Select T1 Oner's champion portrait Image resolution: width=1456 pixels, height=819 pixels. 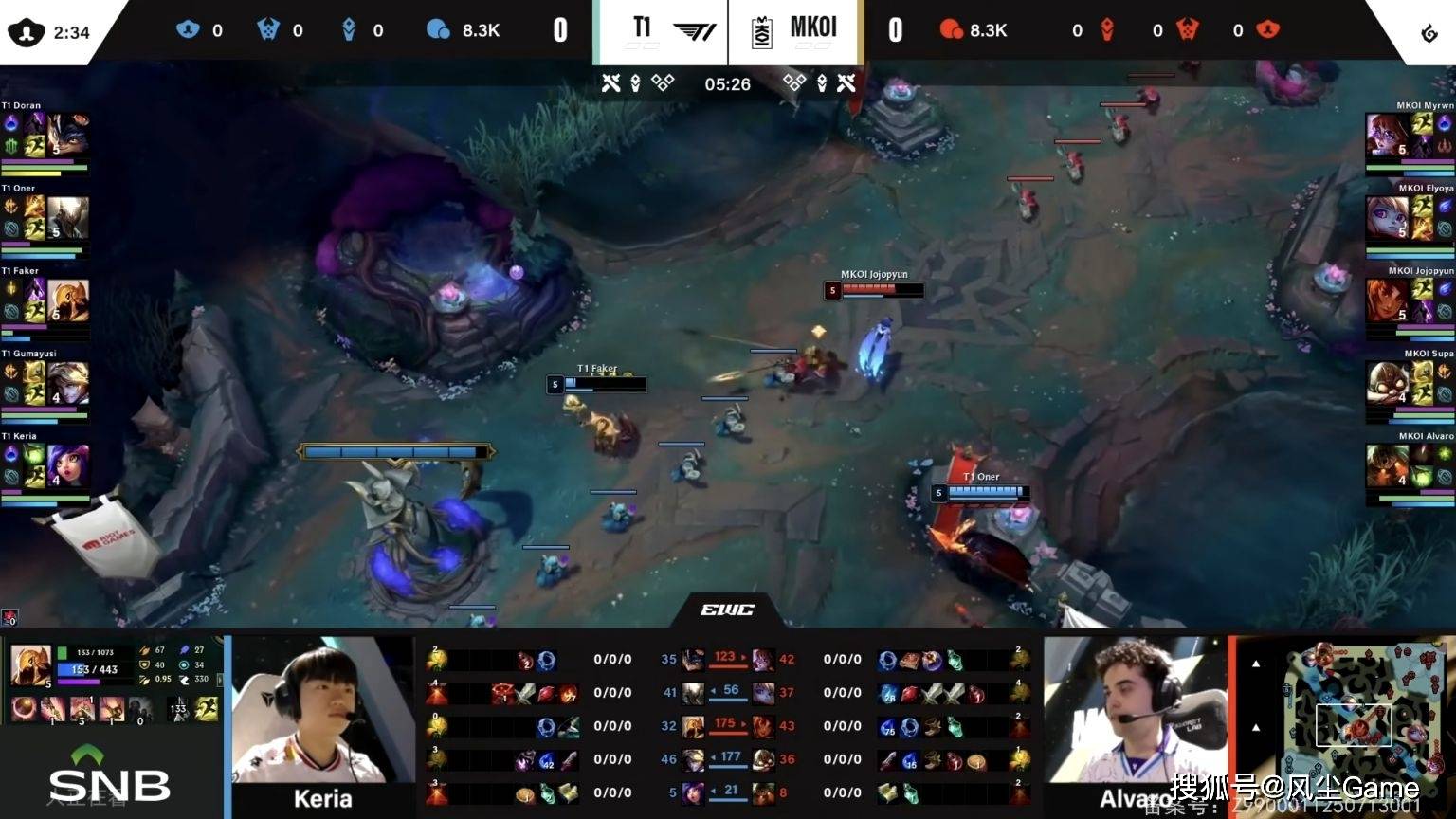pyautogui.click(x=68, y=218)
